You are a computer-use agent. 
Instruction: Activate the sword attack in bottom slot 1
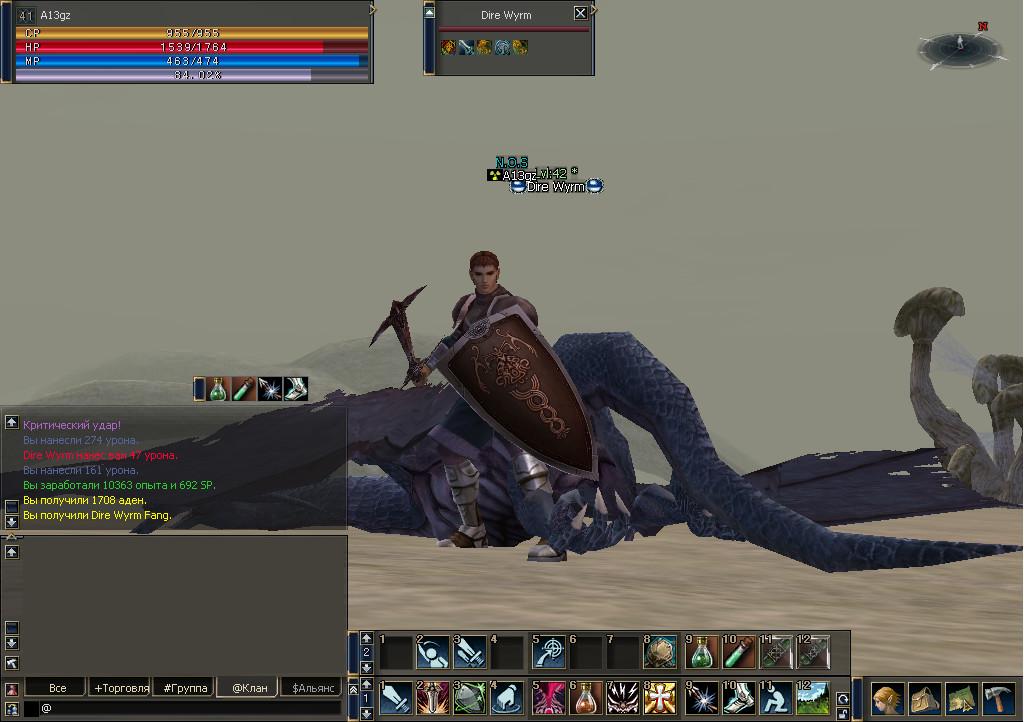click(395, 697)
